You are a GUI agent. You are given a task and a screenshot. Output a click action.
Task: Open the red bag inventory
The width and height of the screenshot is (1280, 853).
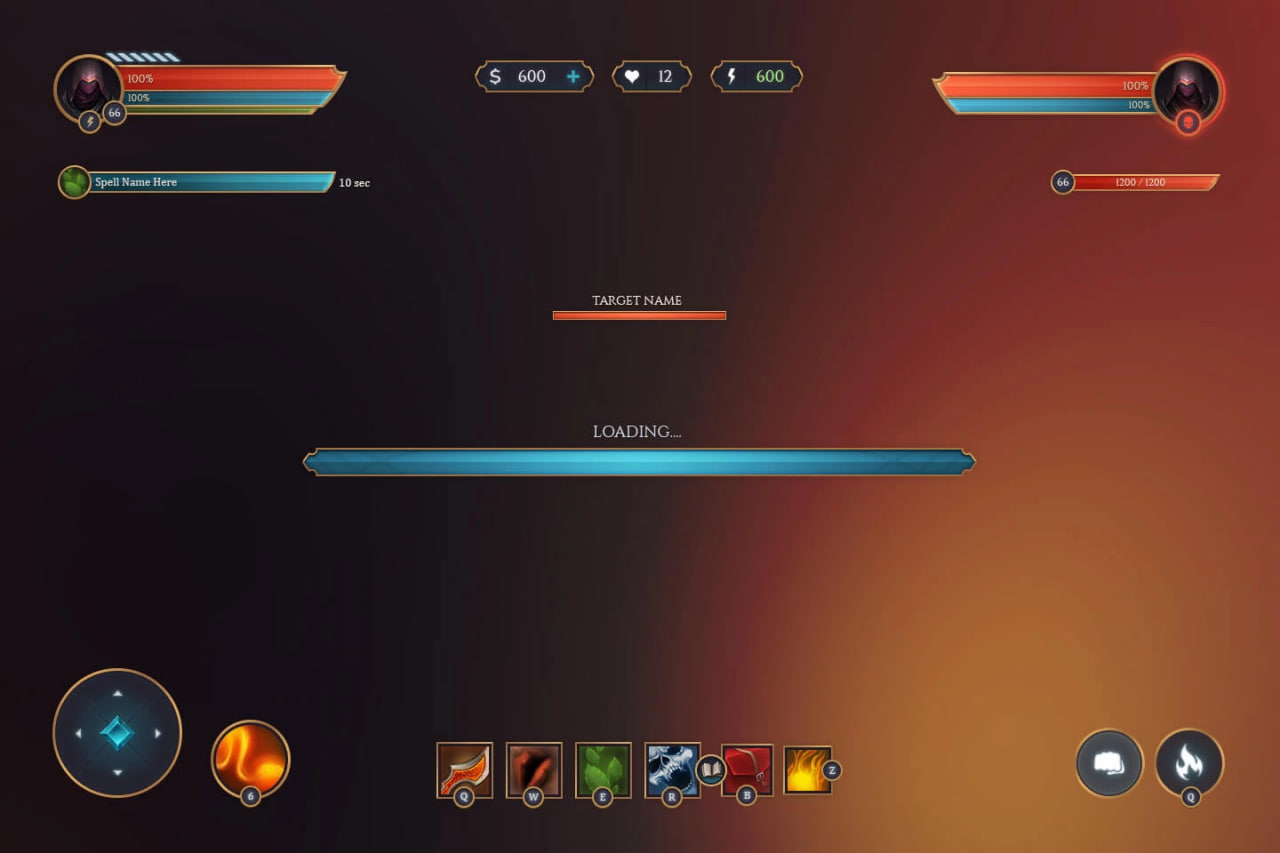pyautogui.click(x=747, y=769)
